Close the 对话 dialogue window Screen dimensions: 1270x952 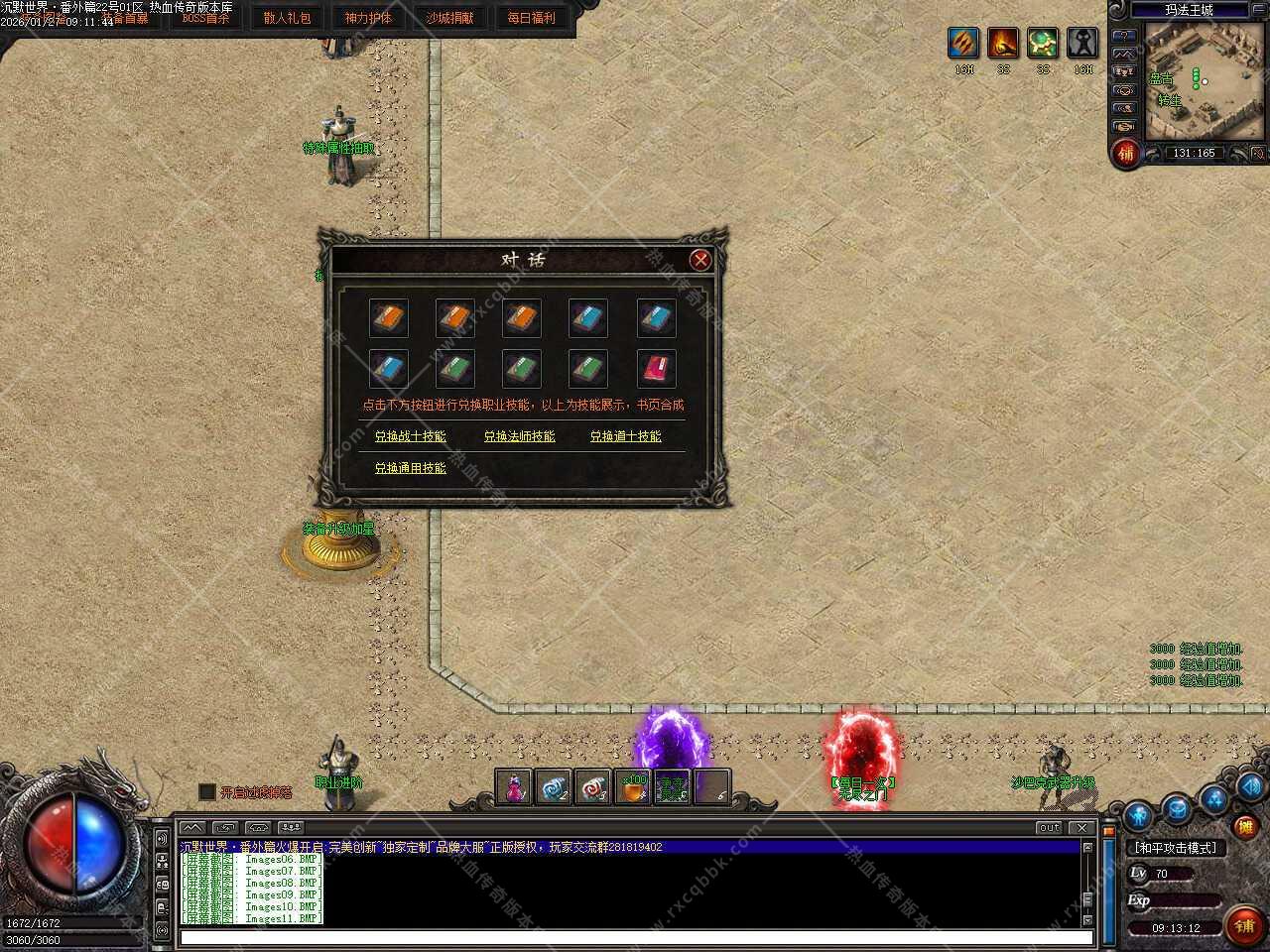(700, 260)
